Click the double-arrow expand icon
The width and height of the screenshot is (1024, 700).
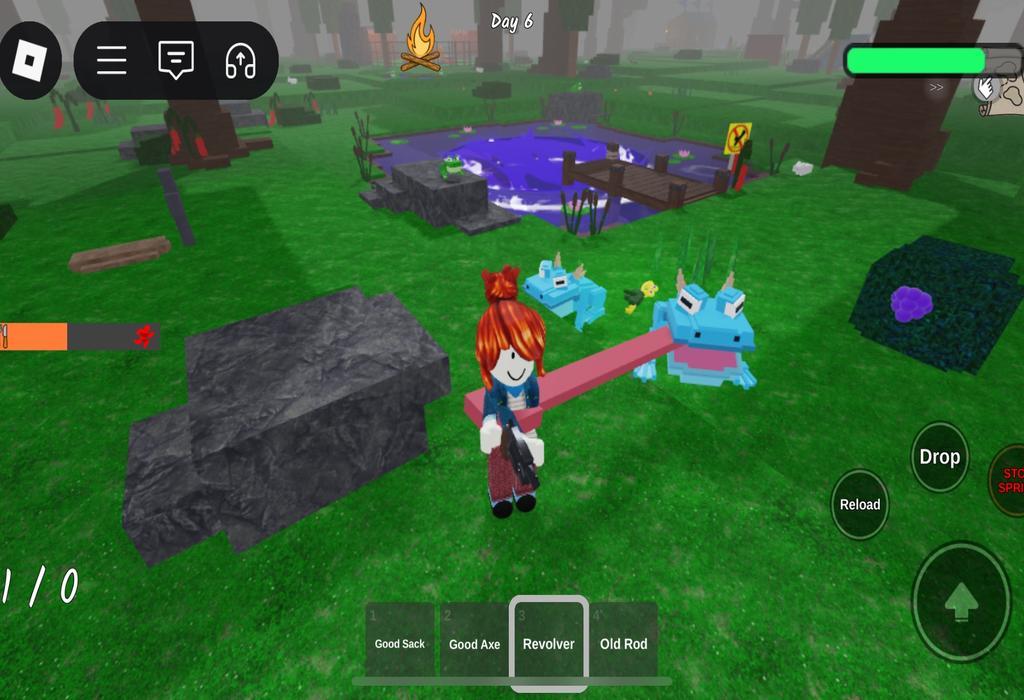tap(936, 88)
